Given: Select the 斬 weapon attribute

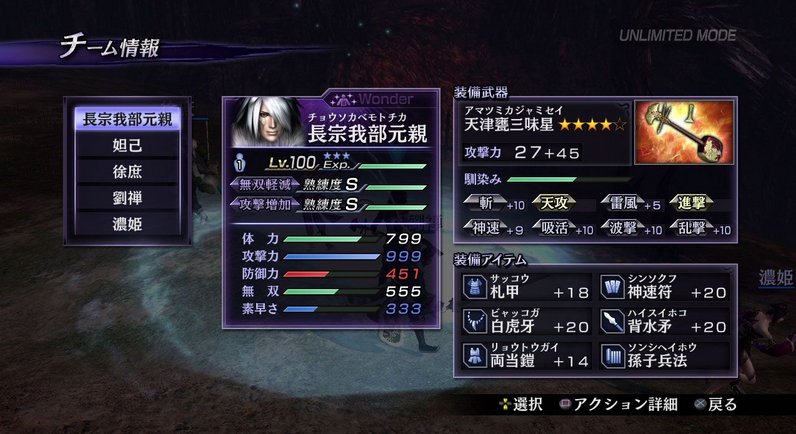Looking at the screenshot, I should pyautogui.click(x=486, y=204).
